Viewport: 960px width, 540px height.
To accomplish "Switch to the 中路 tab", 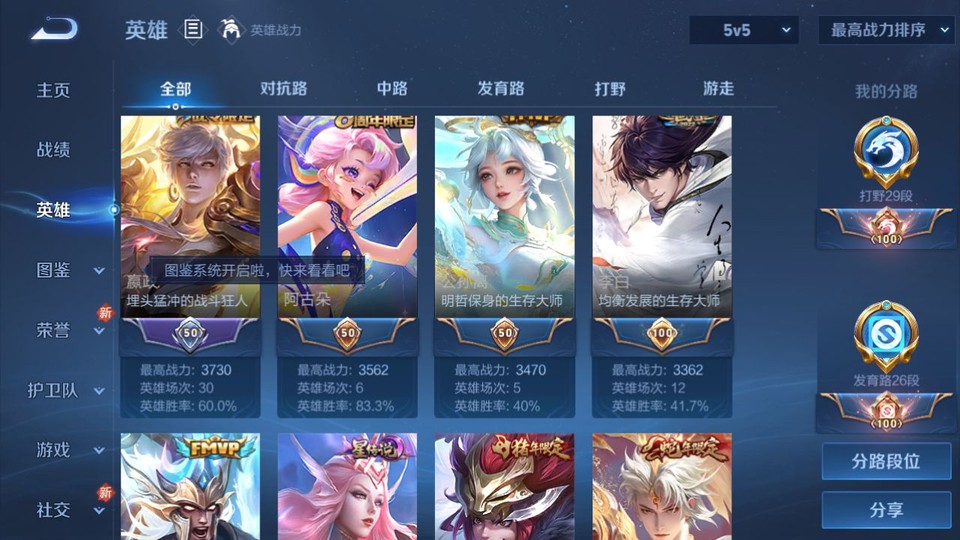I will pos(392,89).
